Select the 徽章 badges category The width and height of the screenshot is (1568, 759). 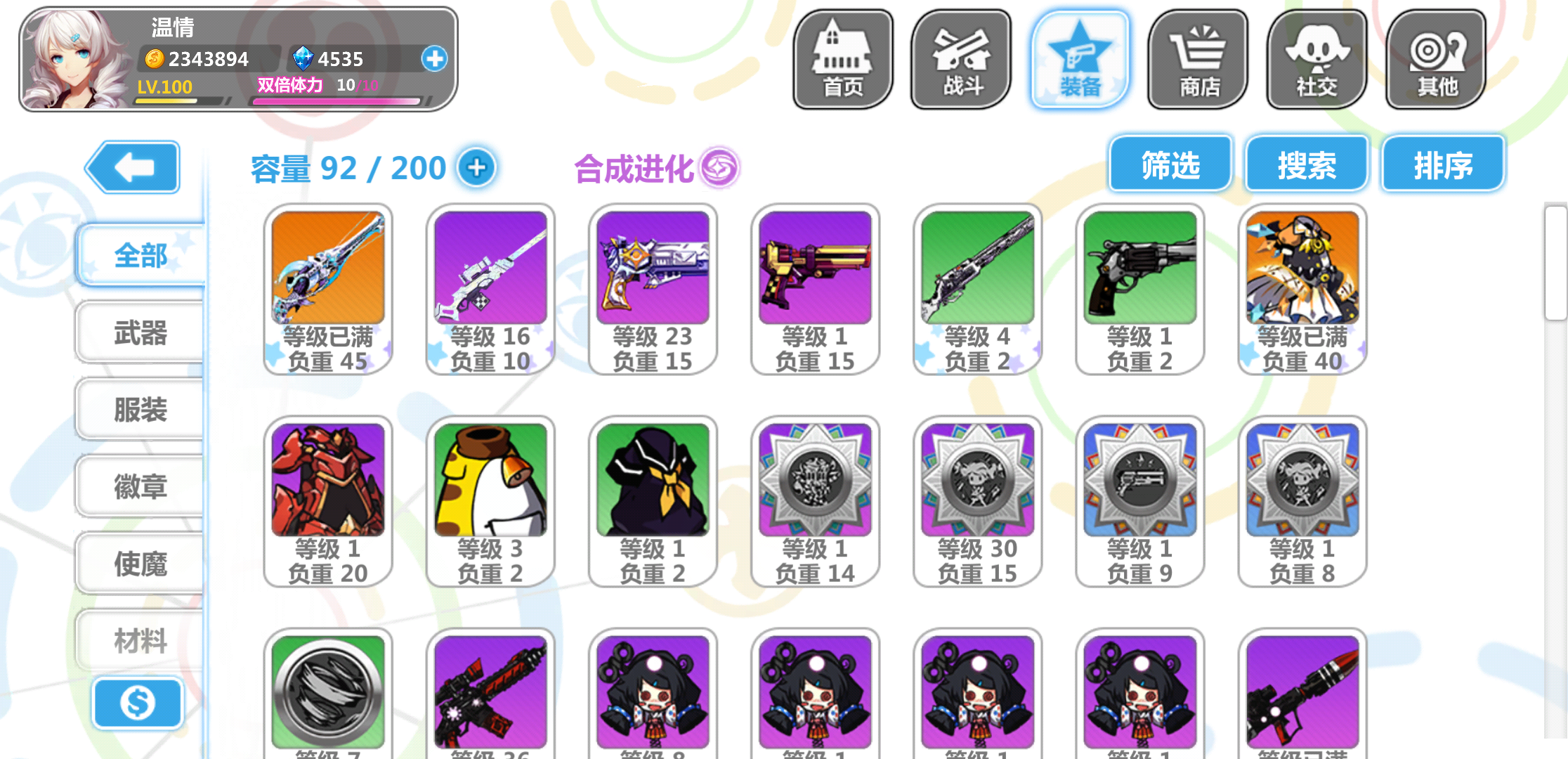point(139,486)
